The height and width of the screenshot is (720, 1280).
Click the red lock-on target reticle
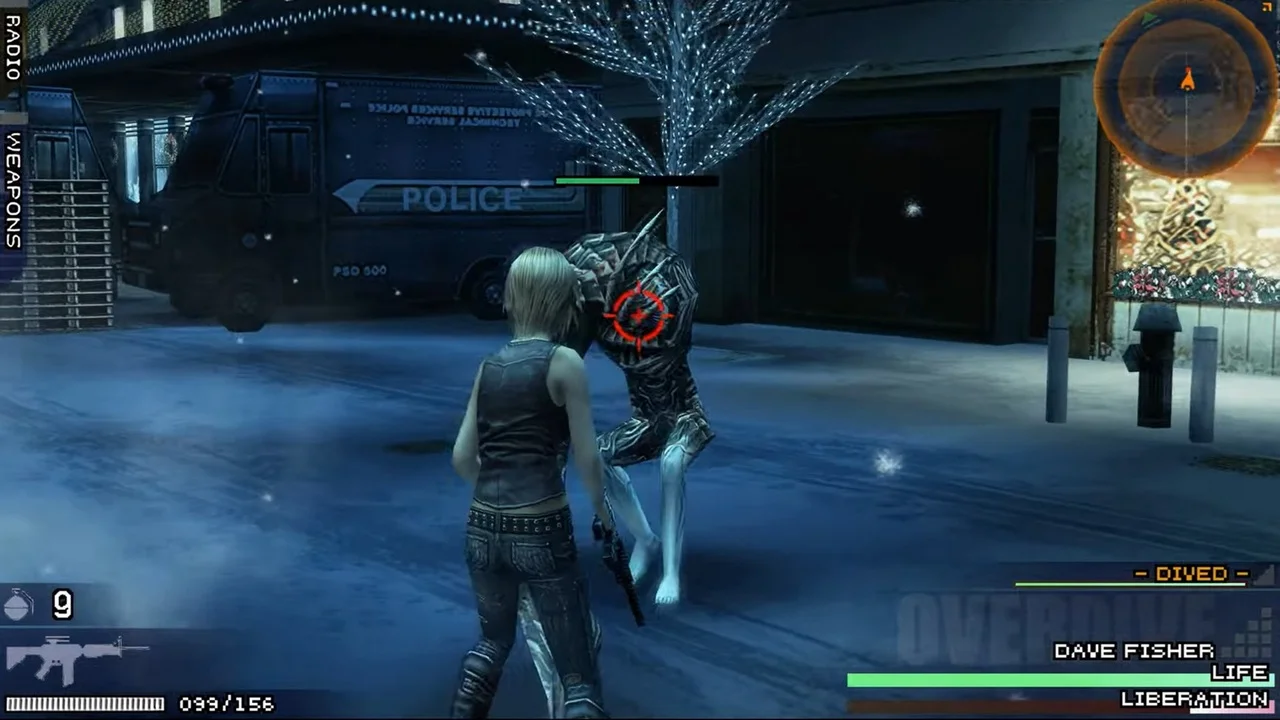tap(638, 315)
